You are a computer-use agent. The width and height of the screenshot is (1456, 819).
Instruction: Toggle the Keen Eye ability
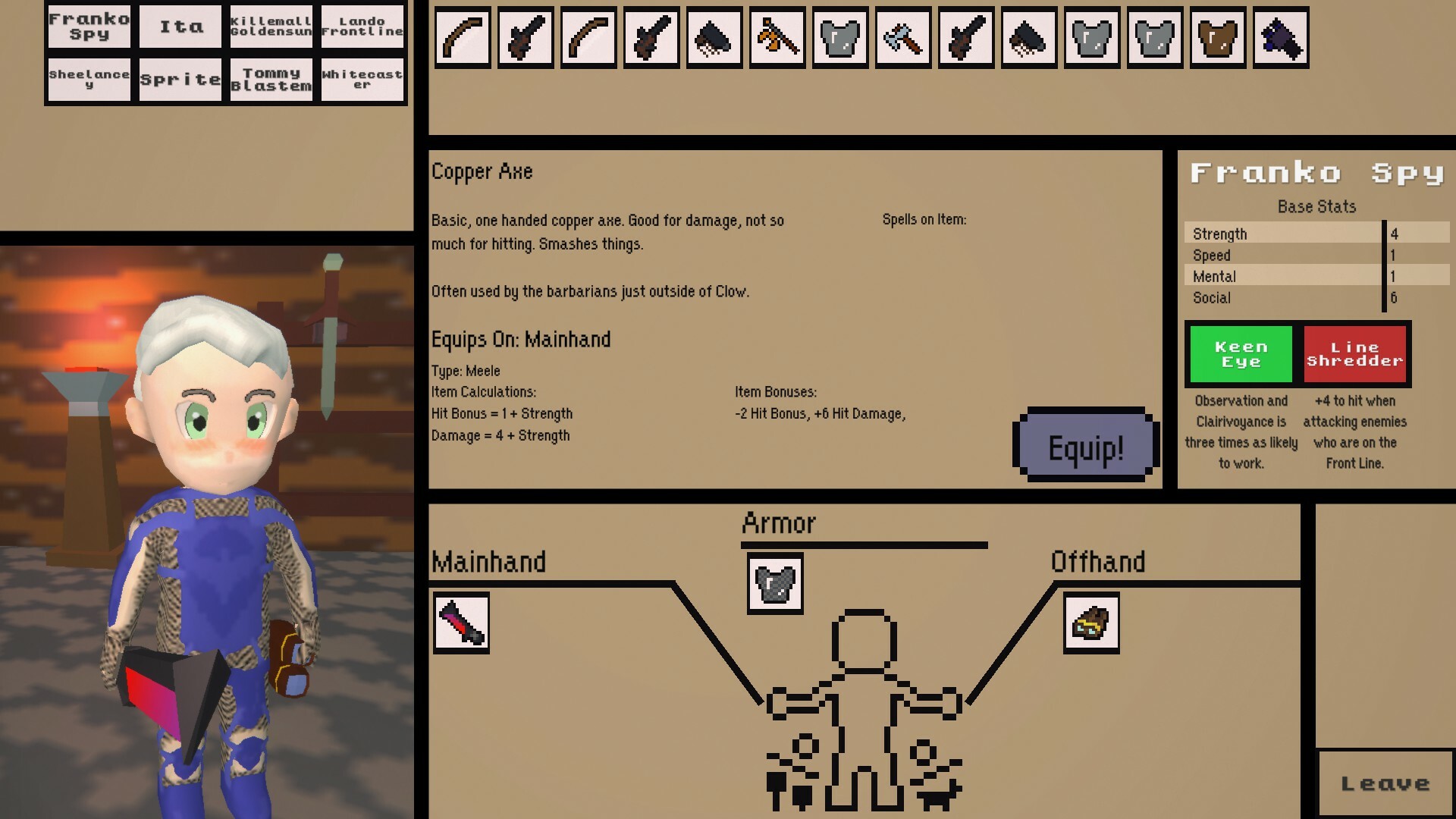[x=1239, y=353]
